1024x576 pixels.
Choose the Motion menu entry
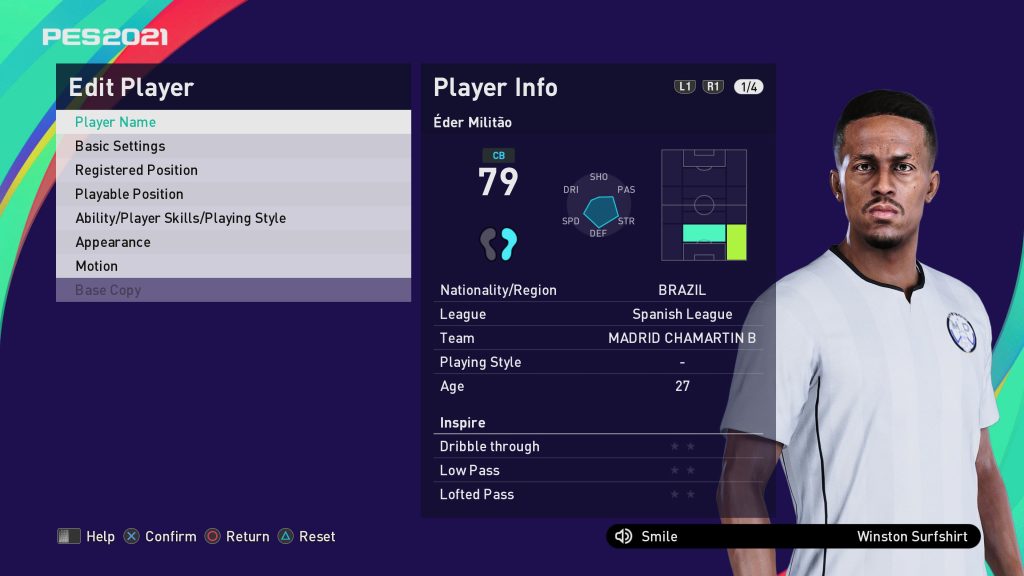(232, 266)
